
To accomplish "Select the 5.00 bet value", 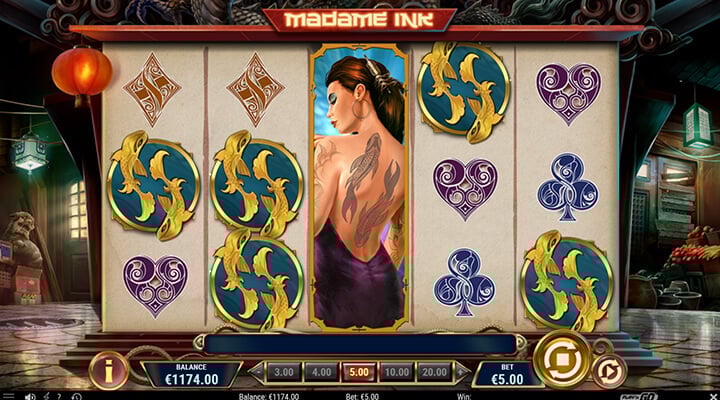I will pyautogui.click(x=357, y=372).
